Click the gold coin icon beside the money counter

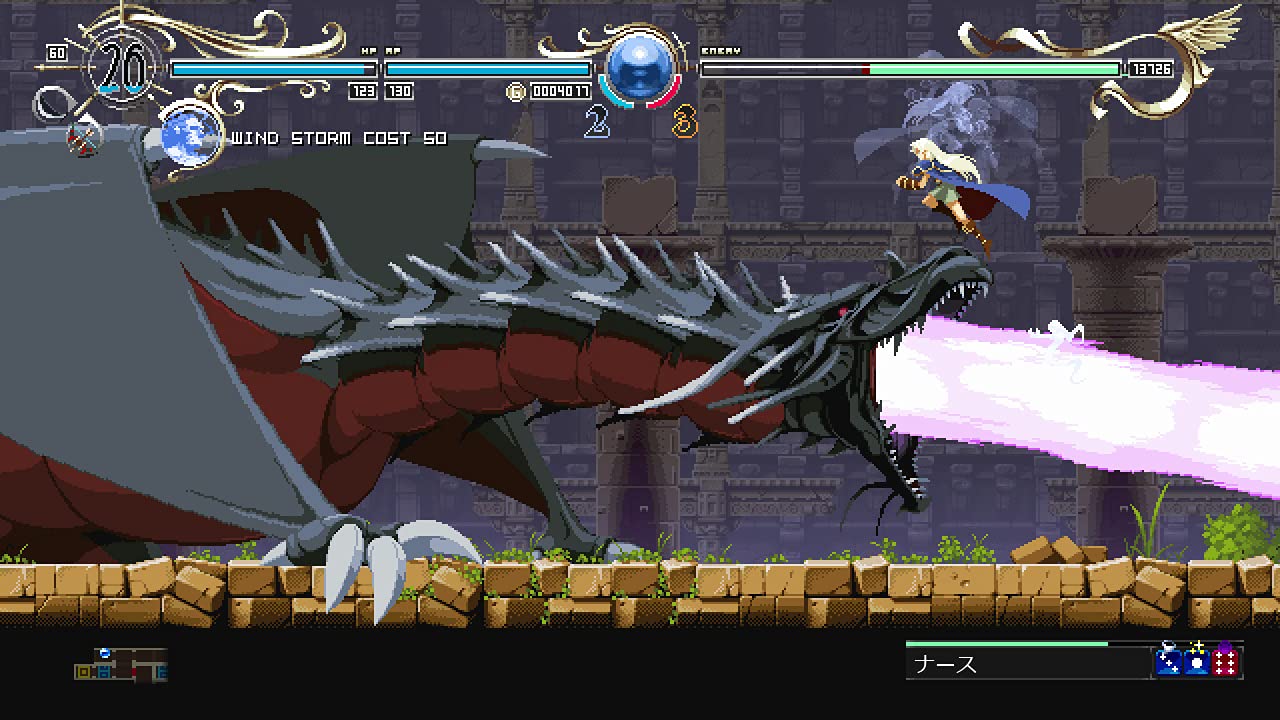[514, 89]
